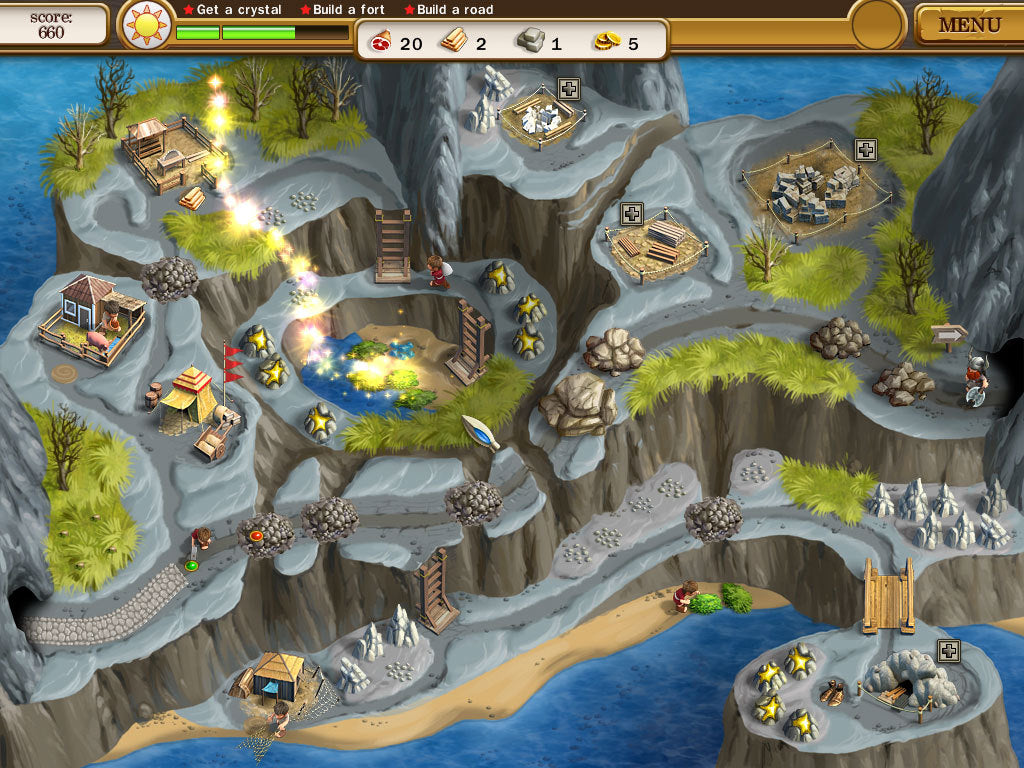Click the plus icon above the mine cave

coord(949,650)
